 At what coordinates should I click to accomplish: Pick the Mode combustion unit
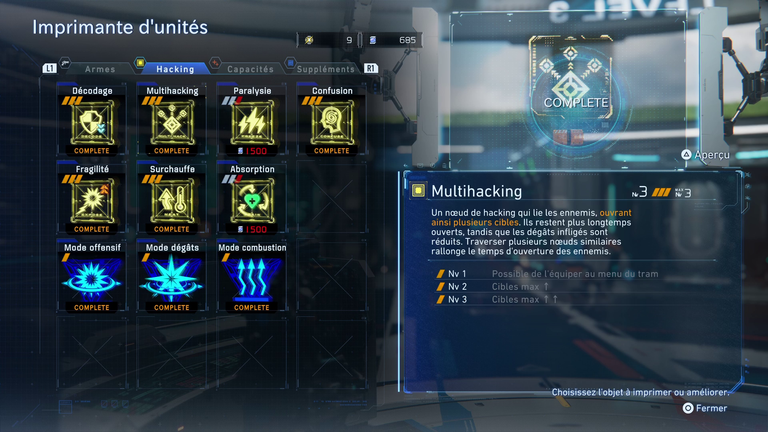(251, 278)
